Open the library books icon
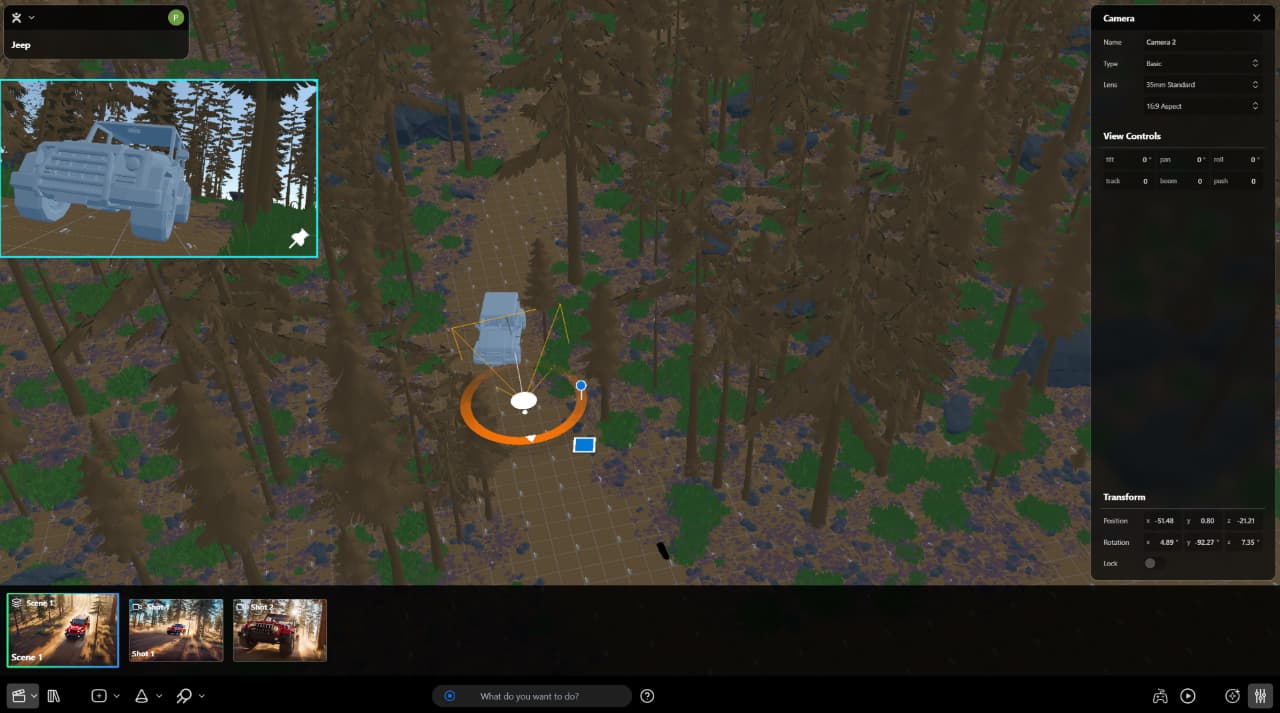The image size is (1280, 713). (x=54, y=696)
